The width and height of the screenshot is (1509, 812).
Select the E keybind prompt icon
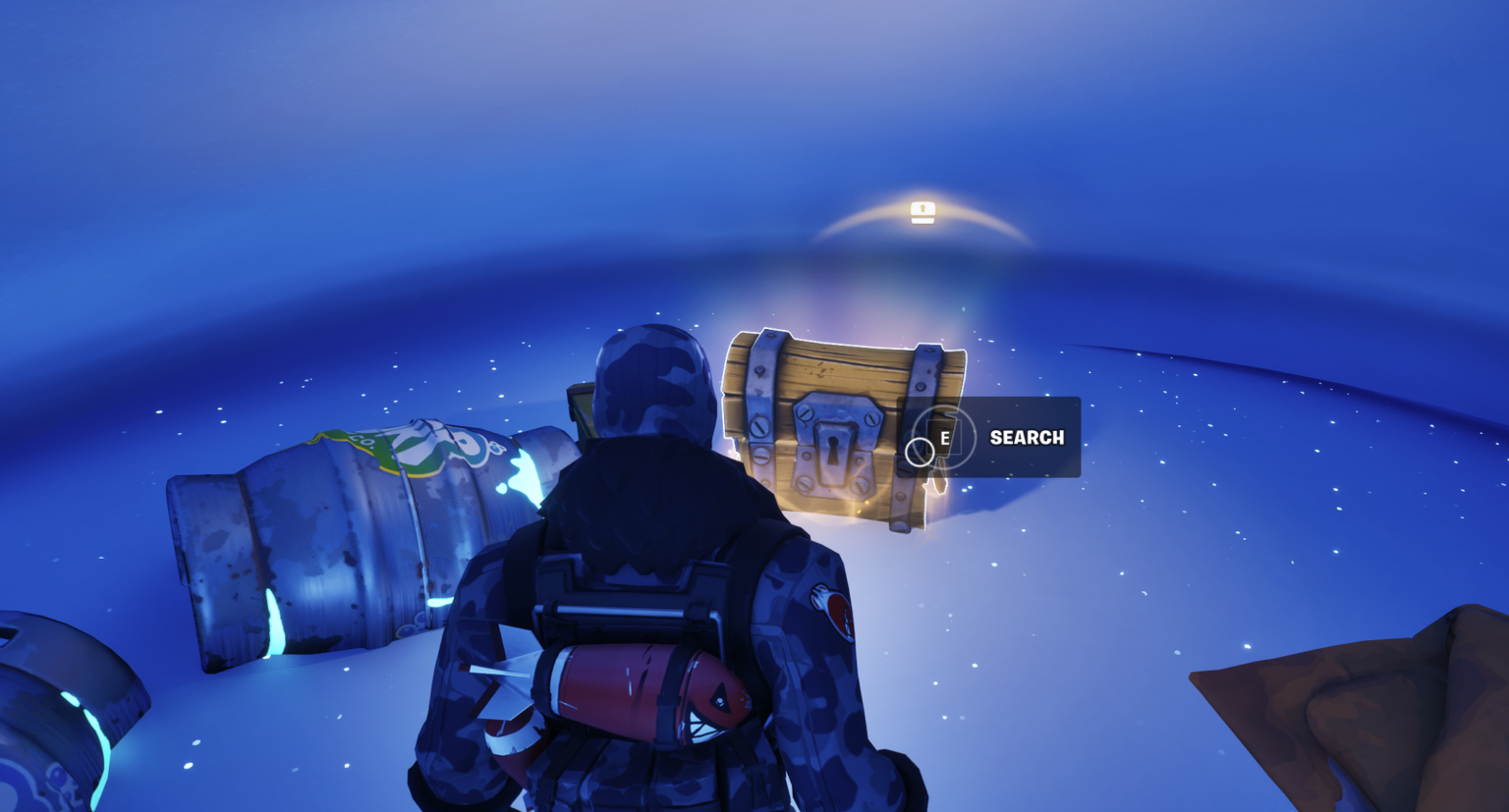coord(945,437)
